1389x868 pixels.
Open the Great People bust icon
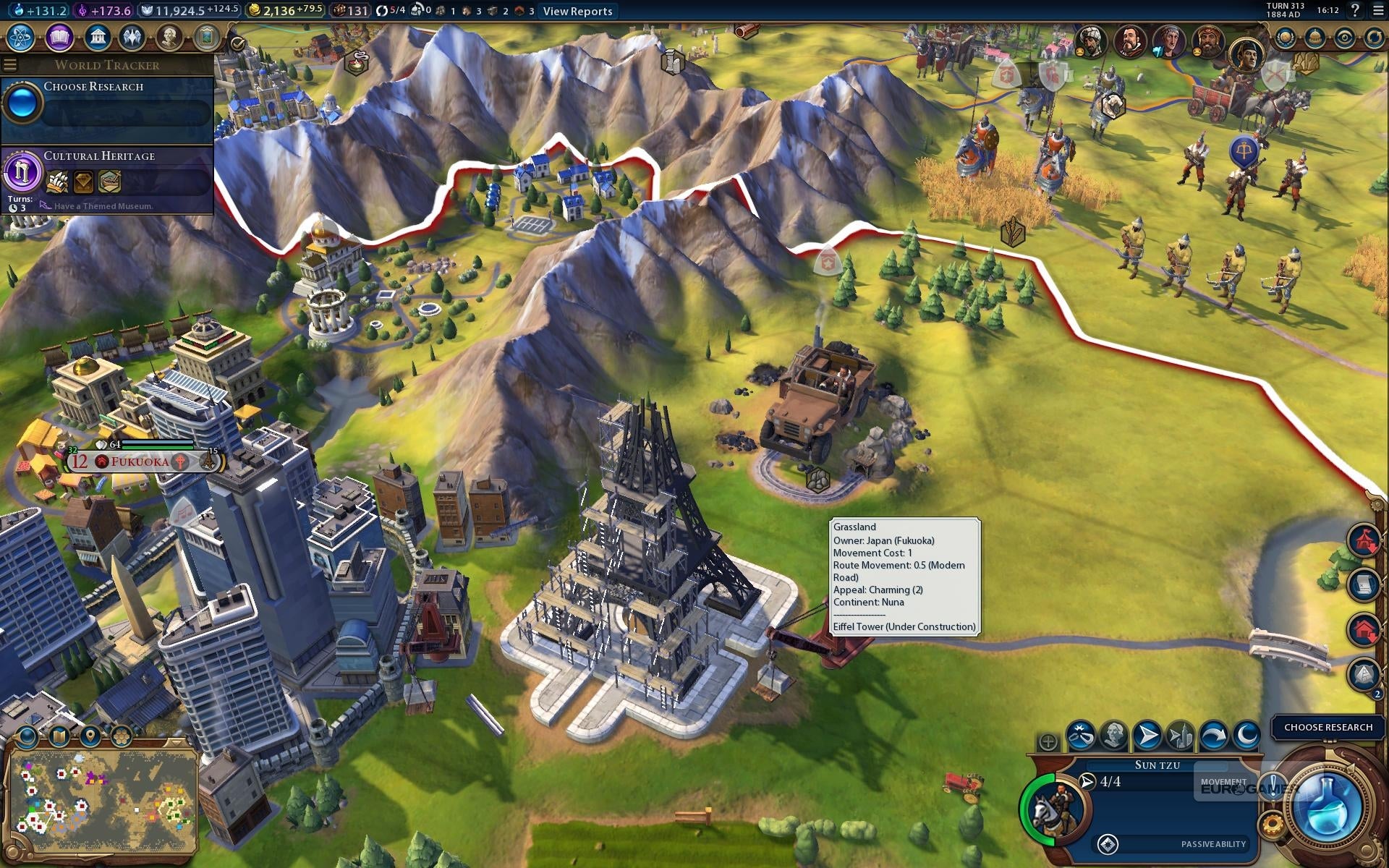[x=169, y=37]
